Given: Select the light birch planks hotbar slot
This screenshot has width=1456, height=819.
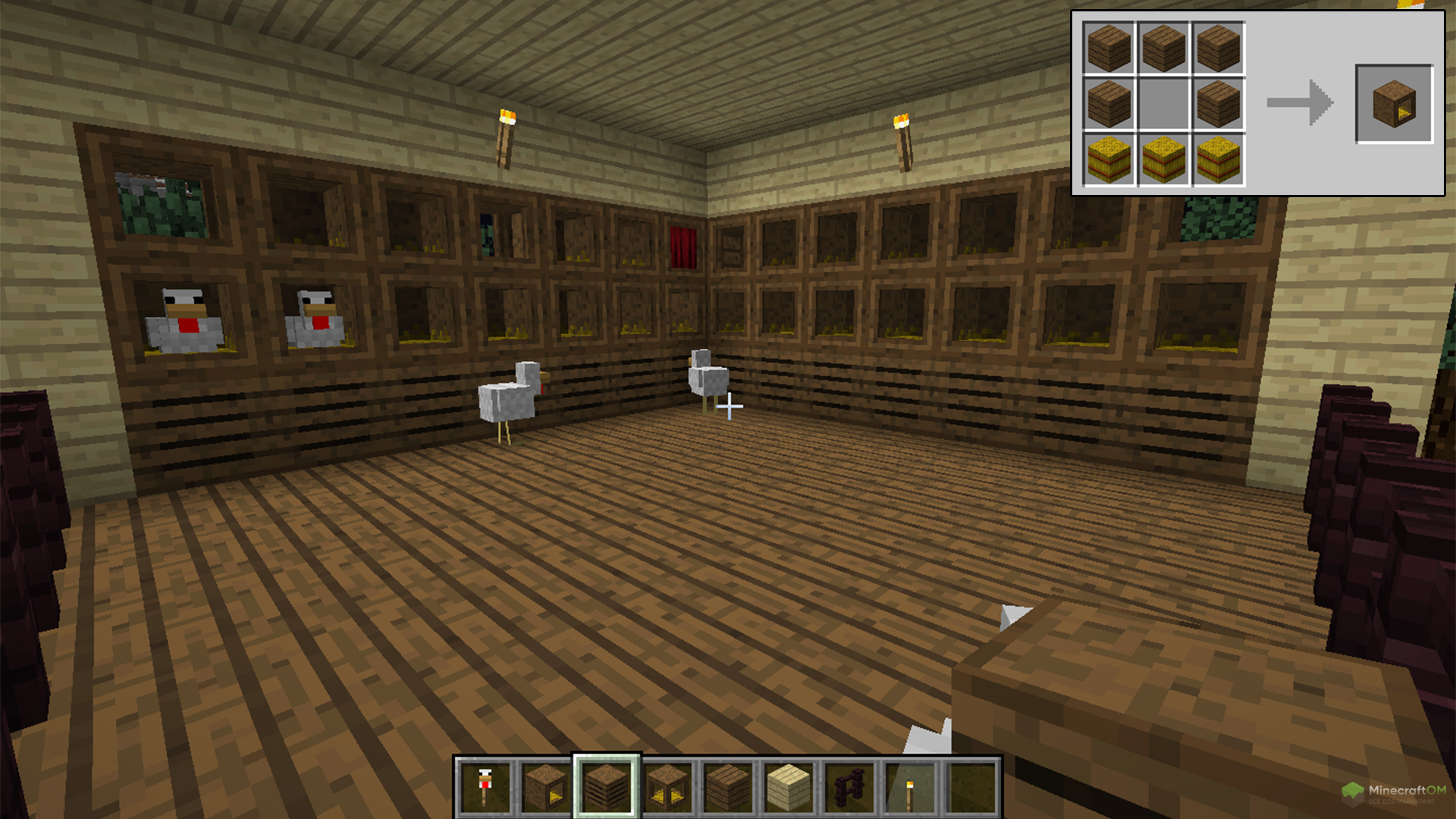Looking at the screenshot, I should tap(789, 787).
